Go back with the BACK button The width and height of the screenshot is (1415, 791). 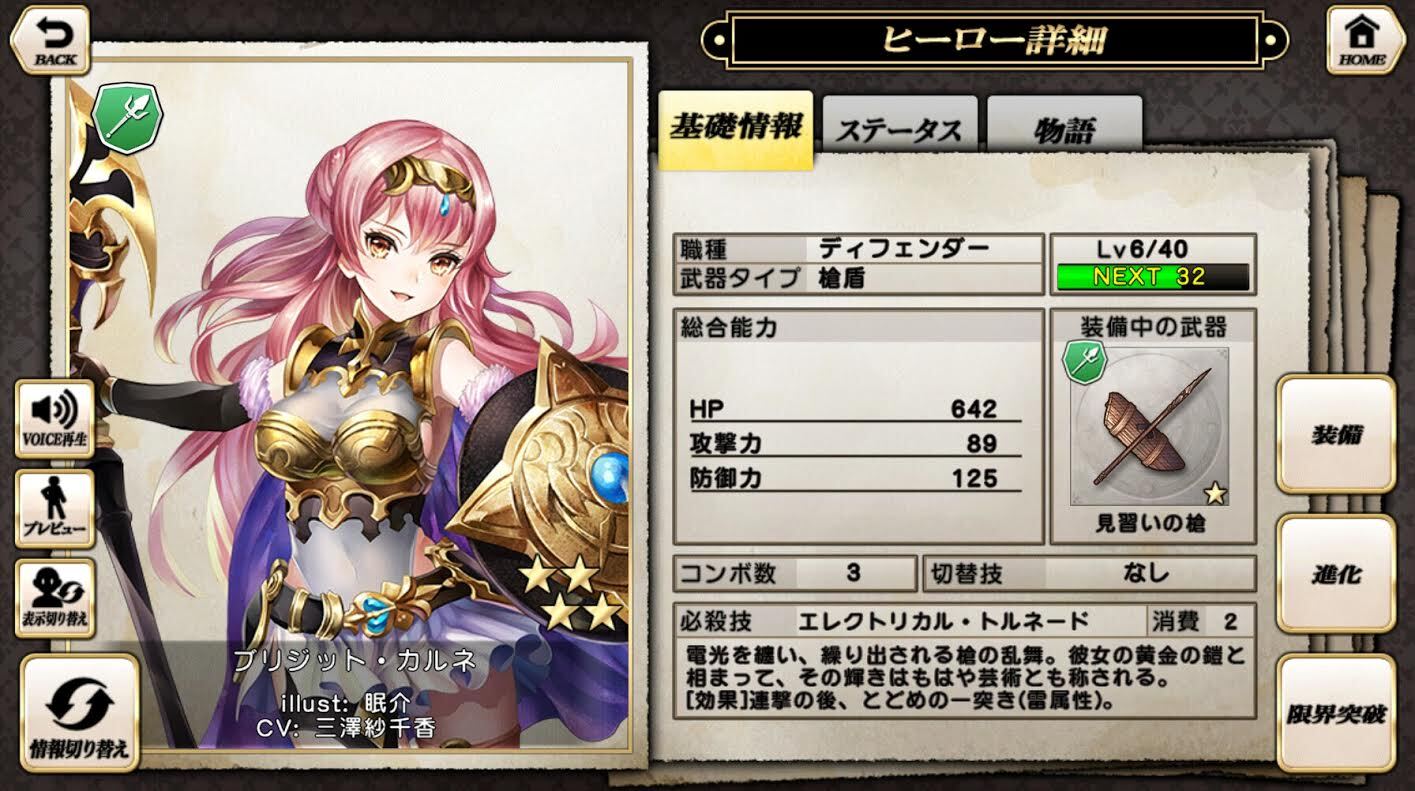tap(50, 40)
